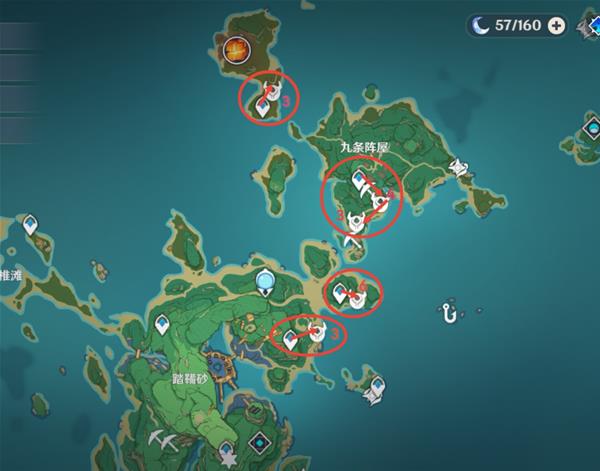Select the orange boss marker on the northern island
Screen dimensions: 600x471
click(x=237, y=47)
